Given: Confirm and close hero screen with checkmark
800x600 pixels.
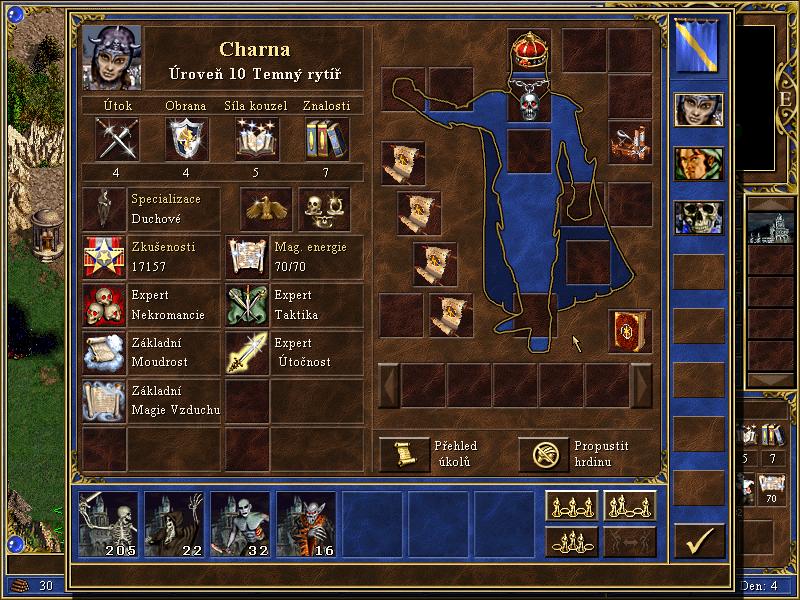Looking at the screenshot, I should 698,540.
